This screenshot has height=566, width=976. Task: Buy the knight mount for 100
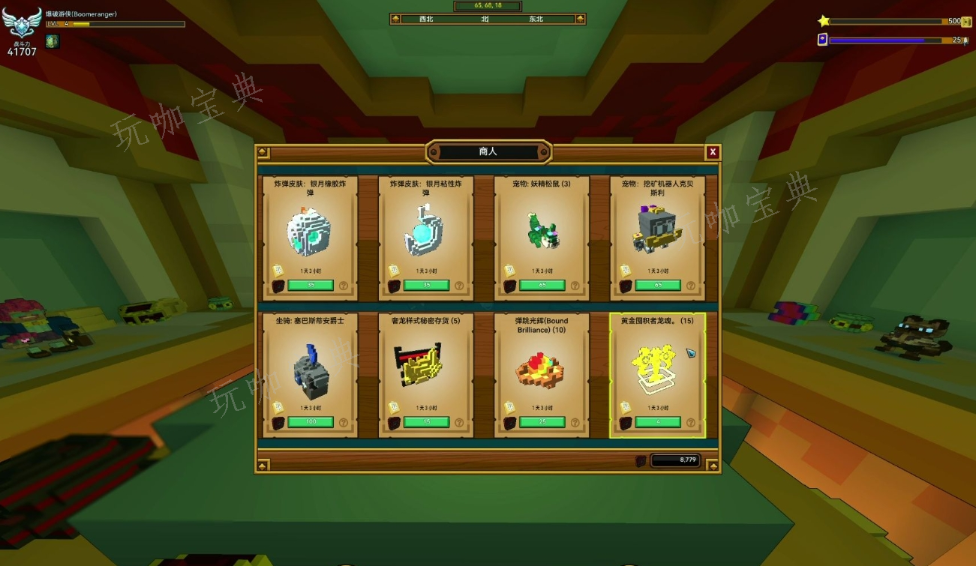310,422
